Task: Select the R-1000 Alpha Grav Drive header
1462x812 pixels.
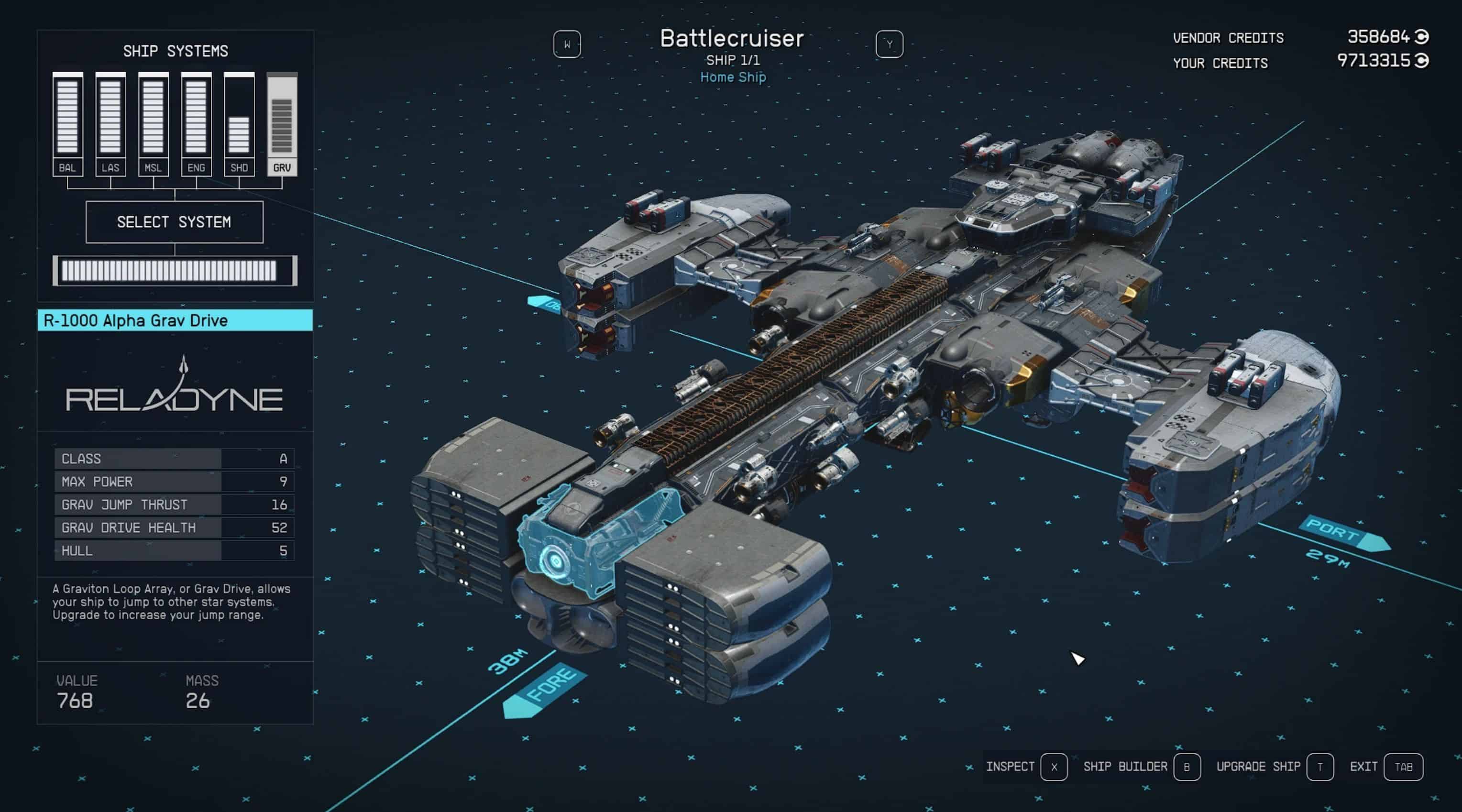Action: tap(175, 320)
